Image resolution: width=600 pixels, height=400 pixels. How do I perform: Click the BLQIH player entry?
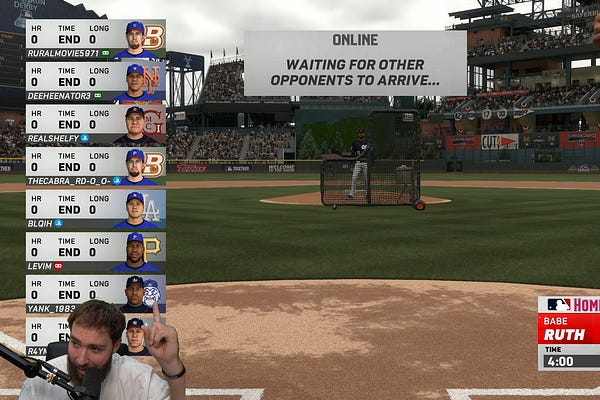pyautogui.click(x=95, y=210)
